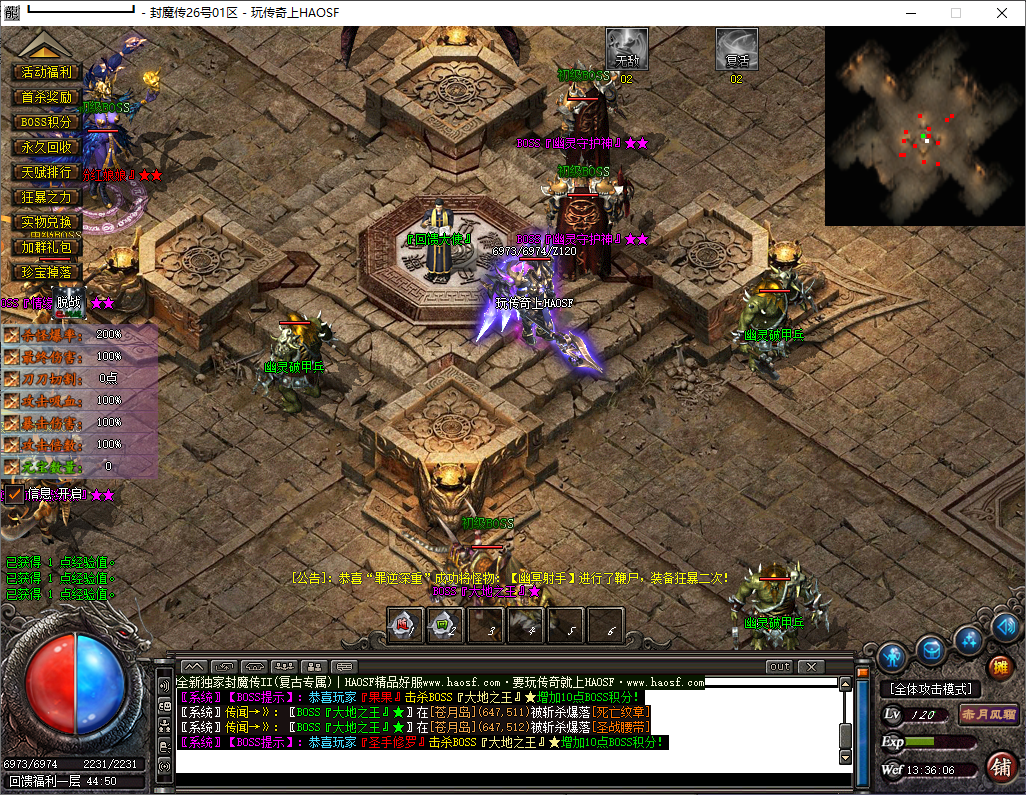The height and width of the screenshot is (795, 1026).
Task: Use the red potion in hotbar slot 1
Action: 405,626
